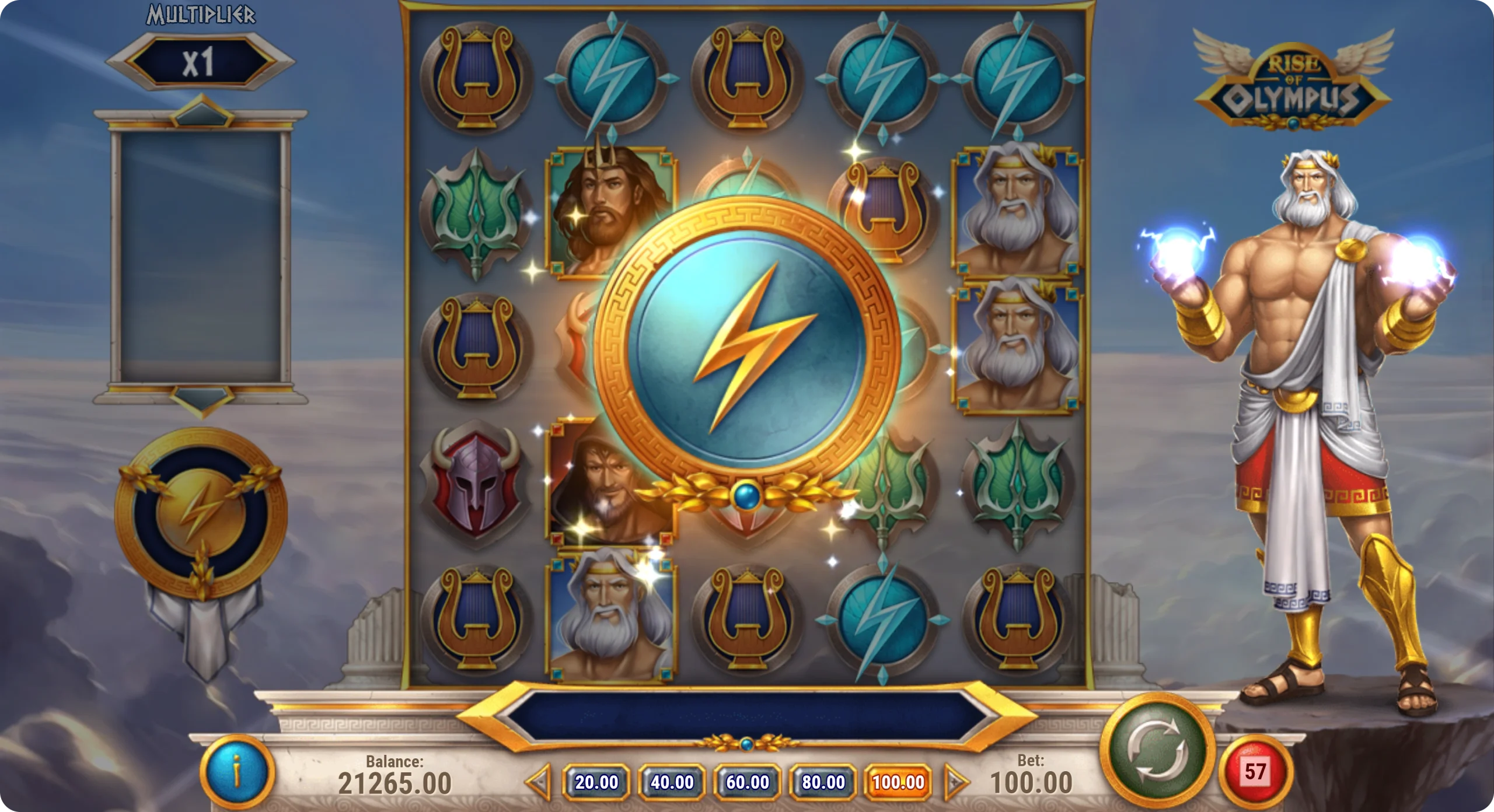Click the left arrow to lower bets

tap(539, 782)
